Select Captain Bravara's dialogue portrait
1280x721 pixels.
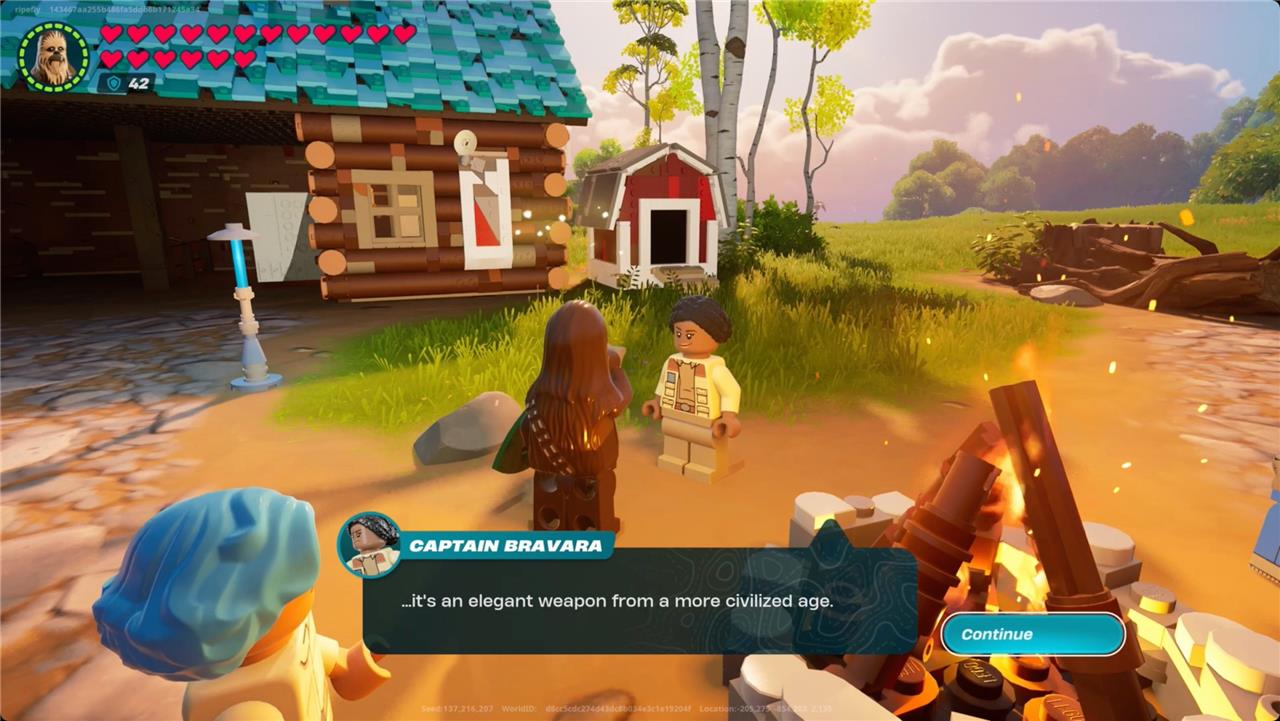(x=370, y=545)
